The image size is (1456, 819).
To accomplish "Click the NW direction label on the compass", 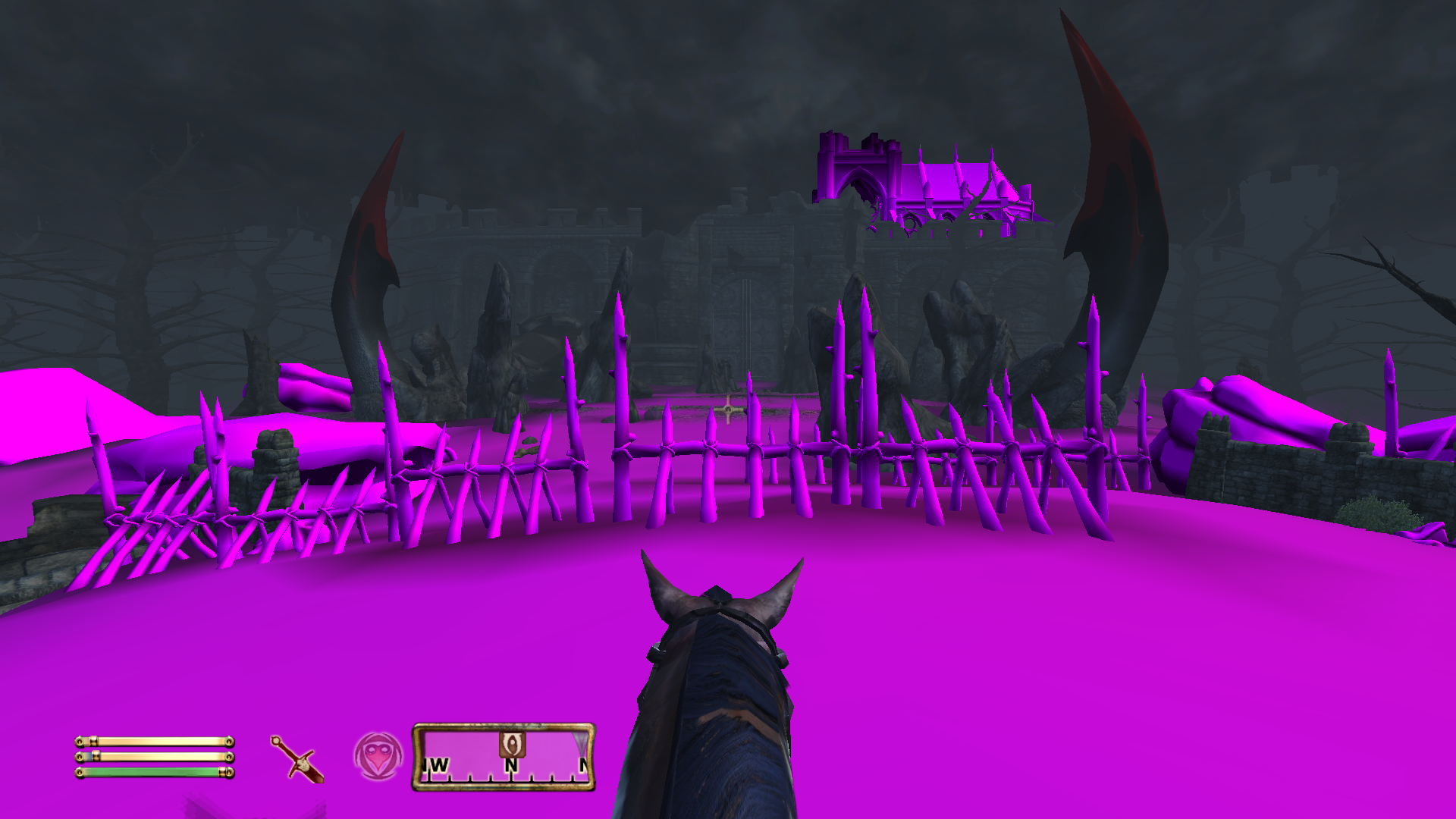I will pyautogui.click(x=435, y=766).
